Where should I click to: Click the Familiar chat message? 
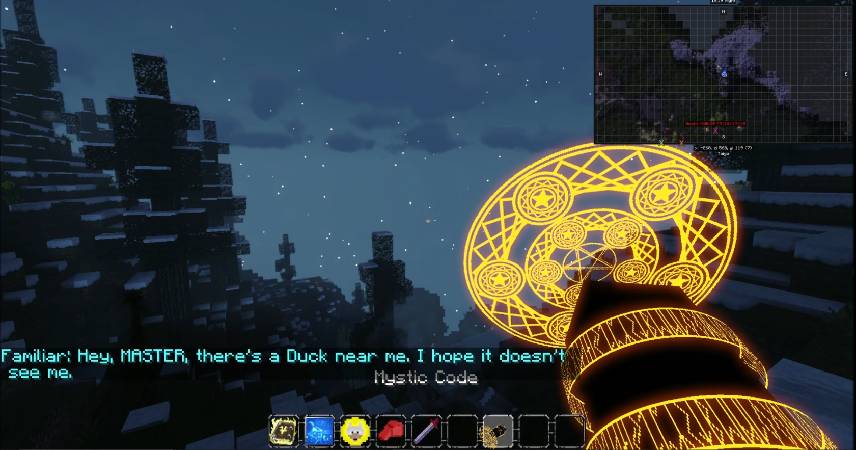pyautogui.click(x=283, y=364)
